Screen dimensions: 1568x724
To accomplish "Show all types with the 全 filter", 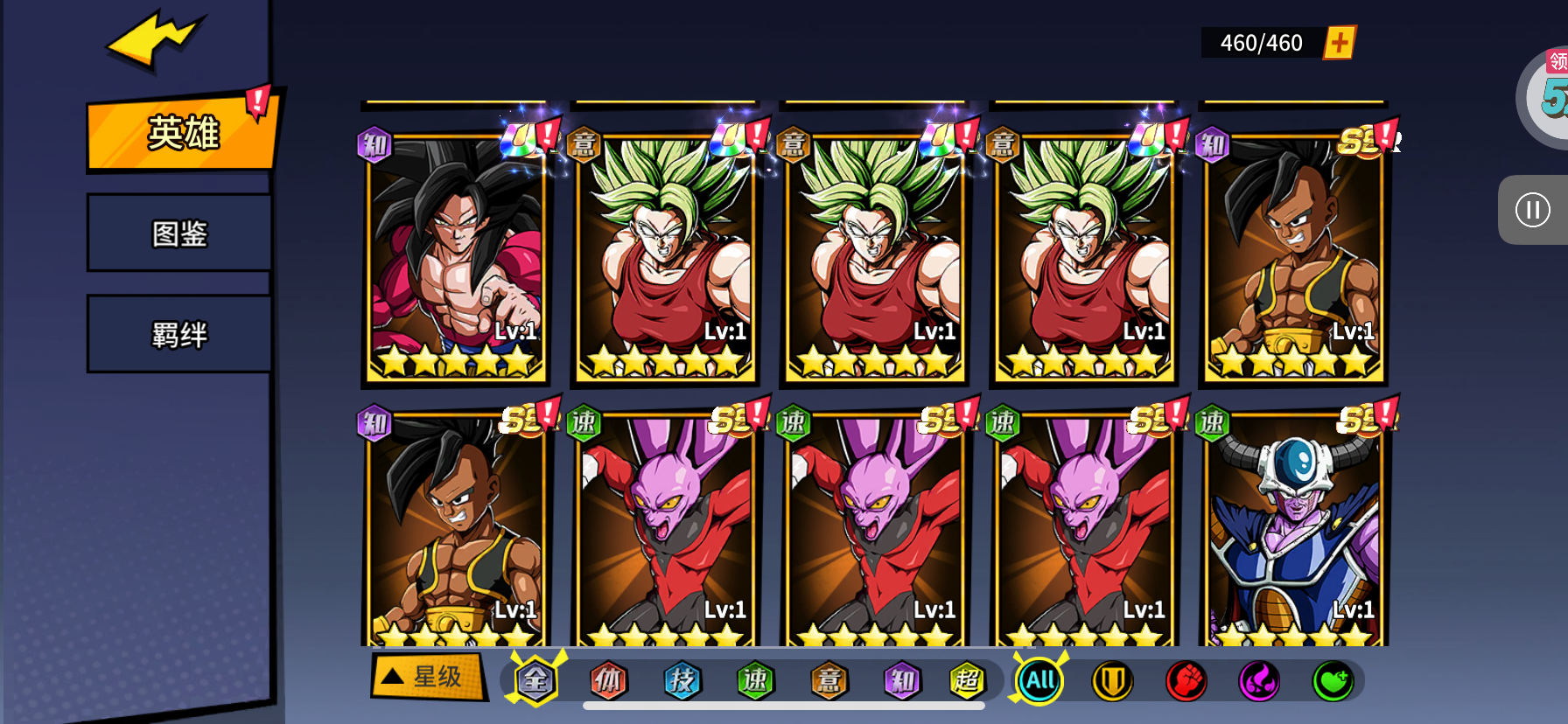I will [535, 680].
